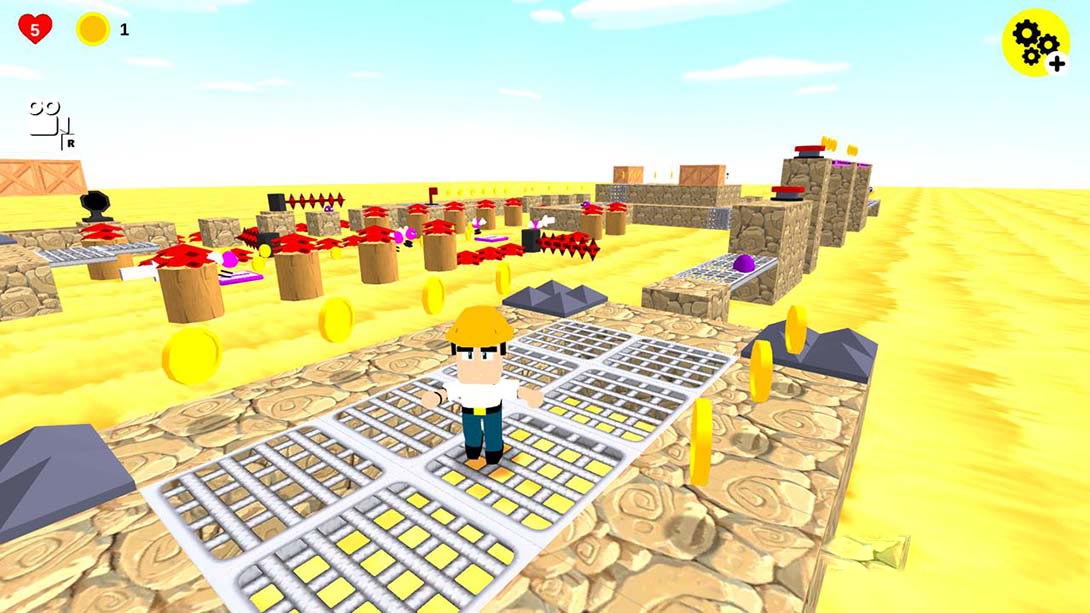Viewport: 1090px width, 613px height.
Task: Click the white camera view icon
Action: click(x=50, y=124)
